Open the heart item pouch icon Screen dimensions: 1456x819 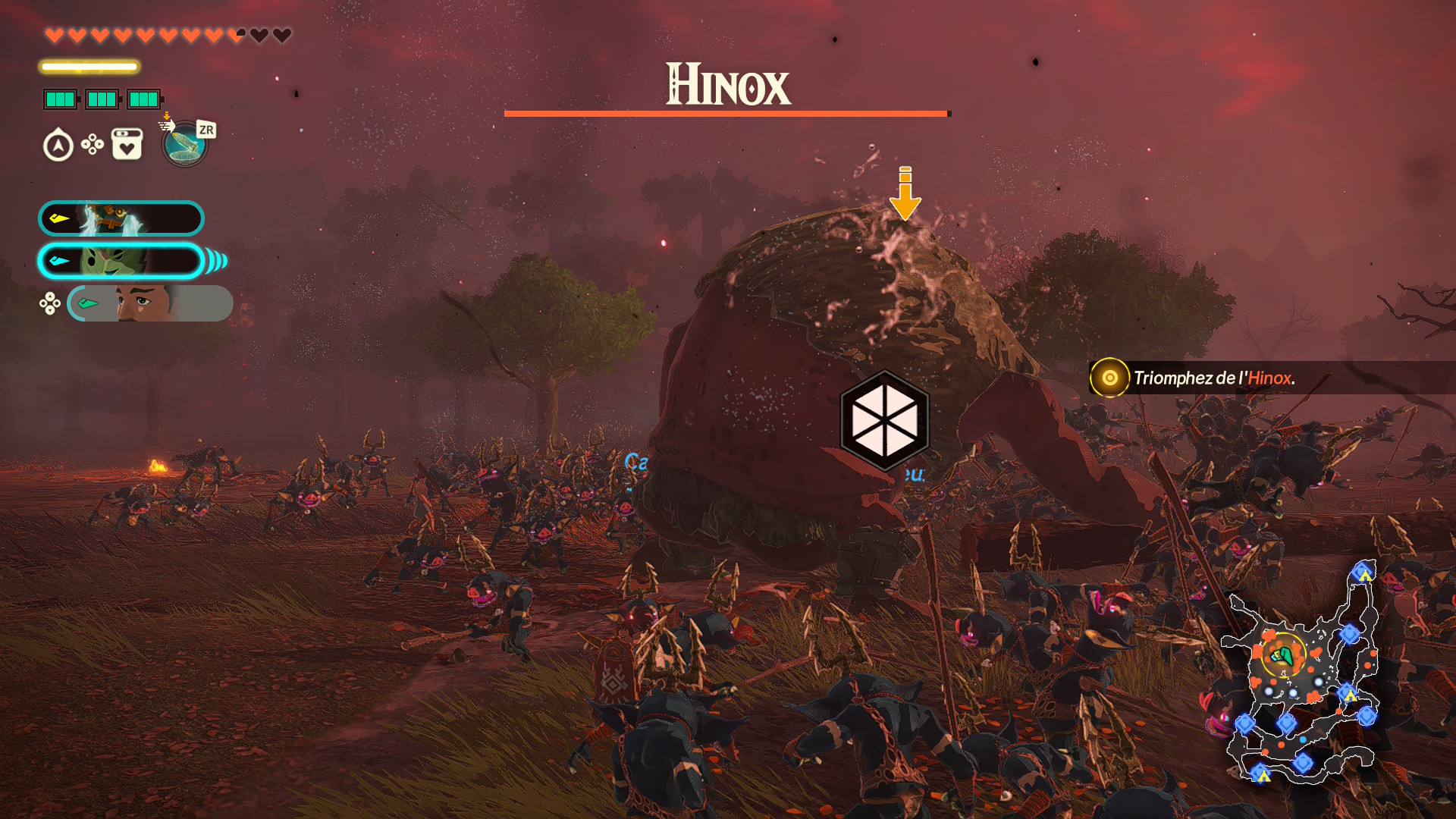[x=127, y=144]
